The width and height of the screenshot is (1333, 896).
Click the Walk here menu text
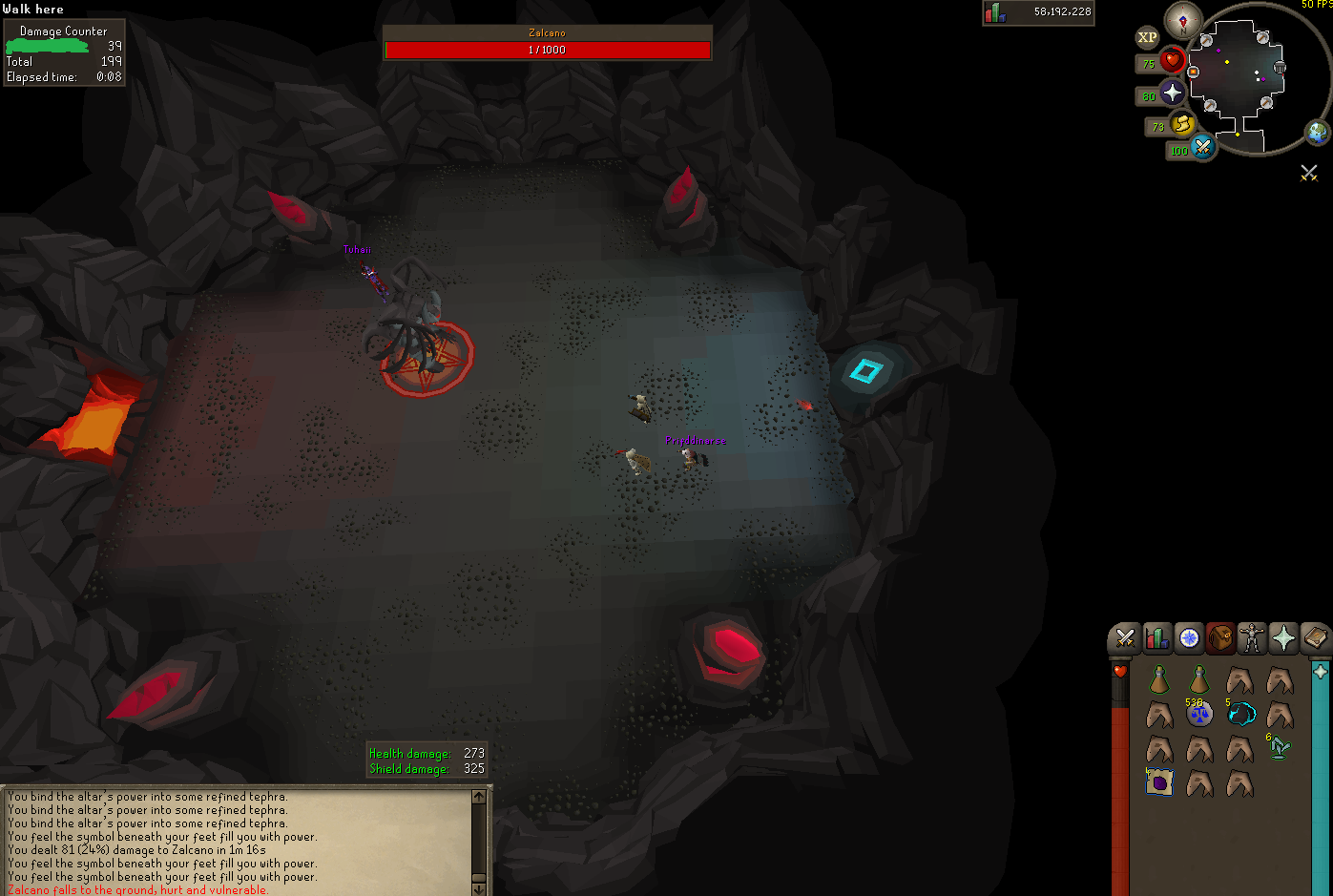[x=34, y=9]
